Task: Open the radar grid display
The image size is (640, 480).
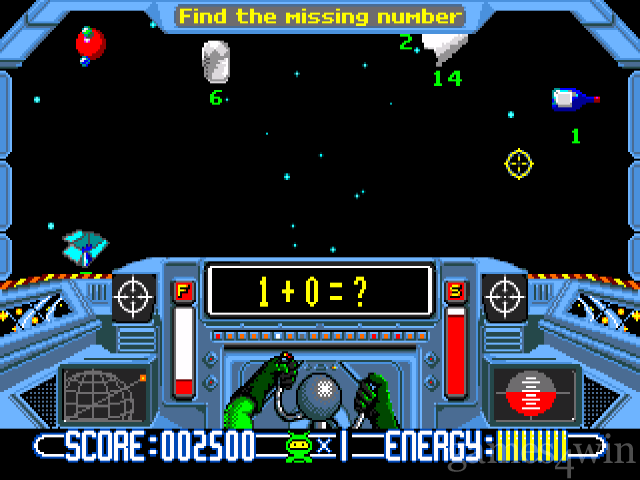Action: click(x=104, y=394)
